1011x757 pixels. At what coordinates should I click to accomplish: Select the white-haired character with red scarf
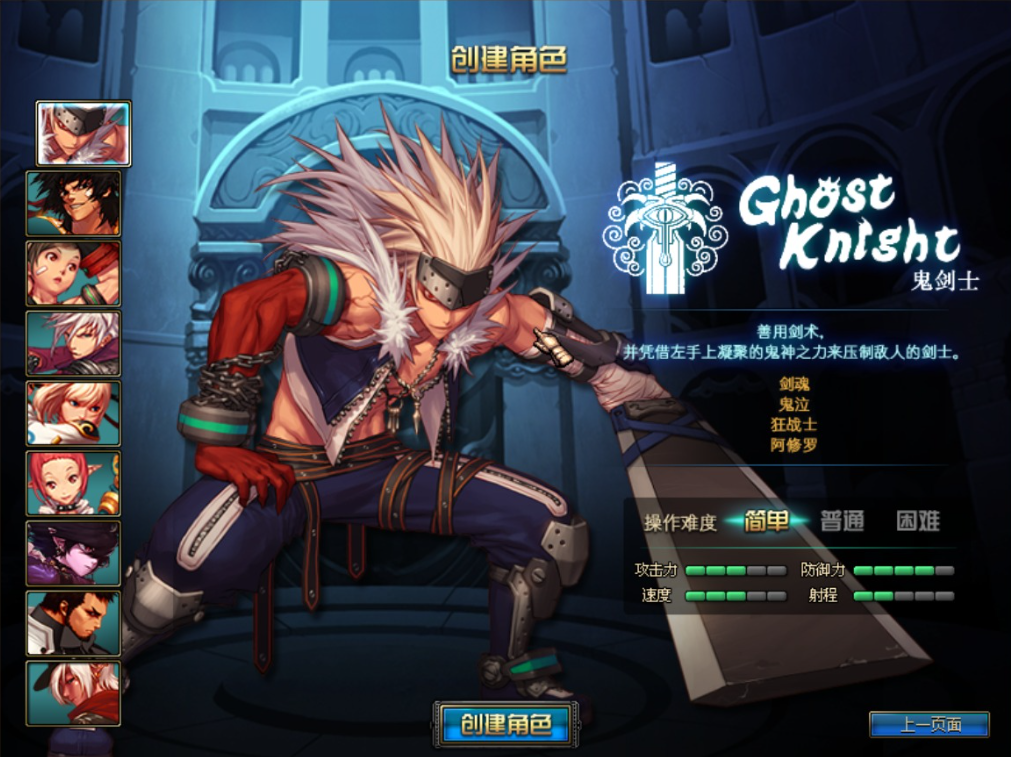point(74,693)
